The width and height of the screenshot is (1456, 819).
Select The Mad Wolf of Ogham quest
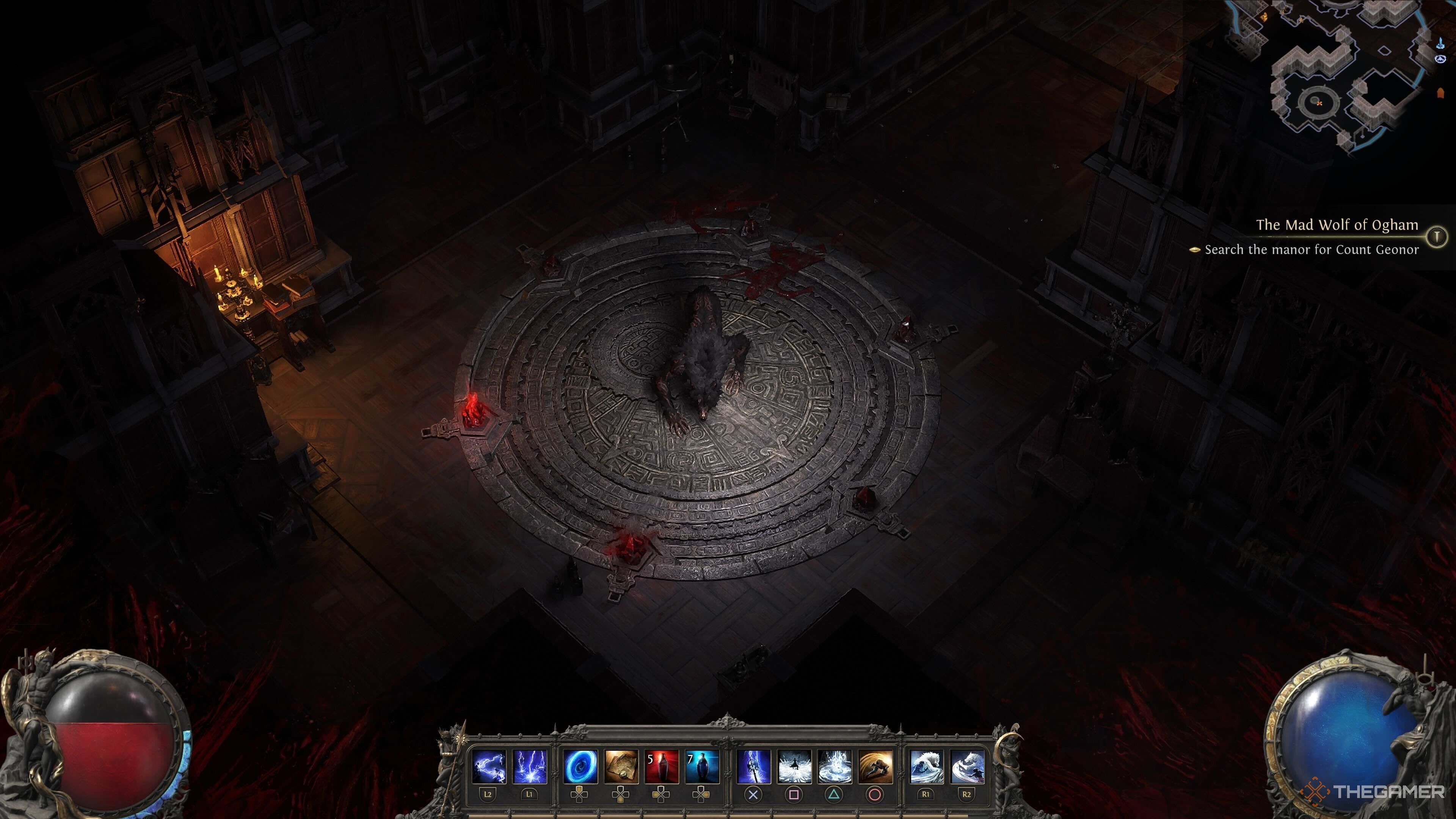[1337, 225]
